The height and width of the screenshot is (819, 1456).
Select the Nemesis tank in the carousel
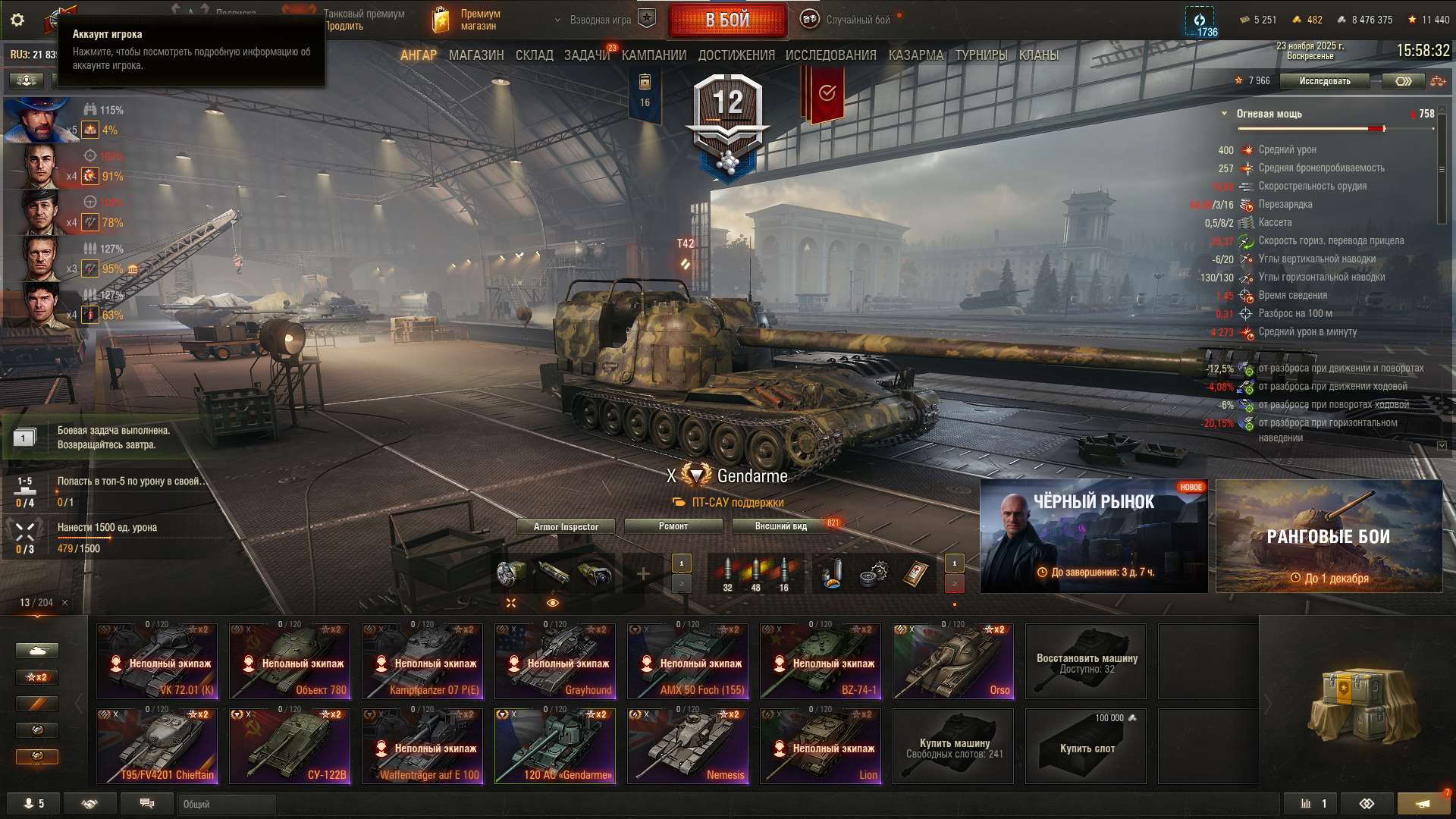pos(688,745)
